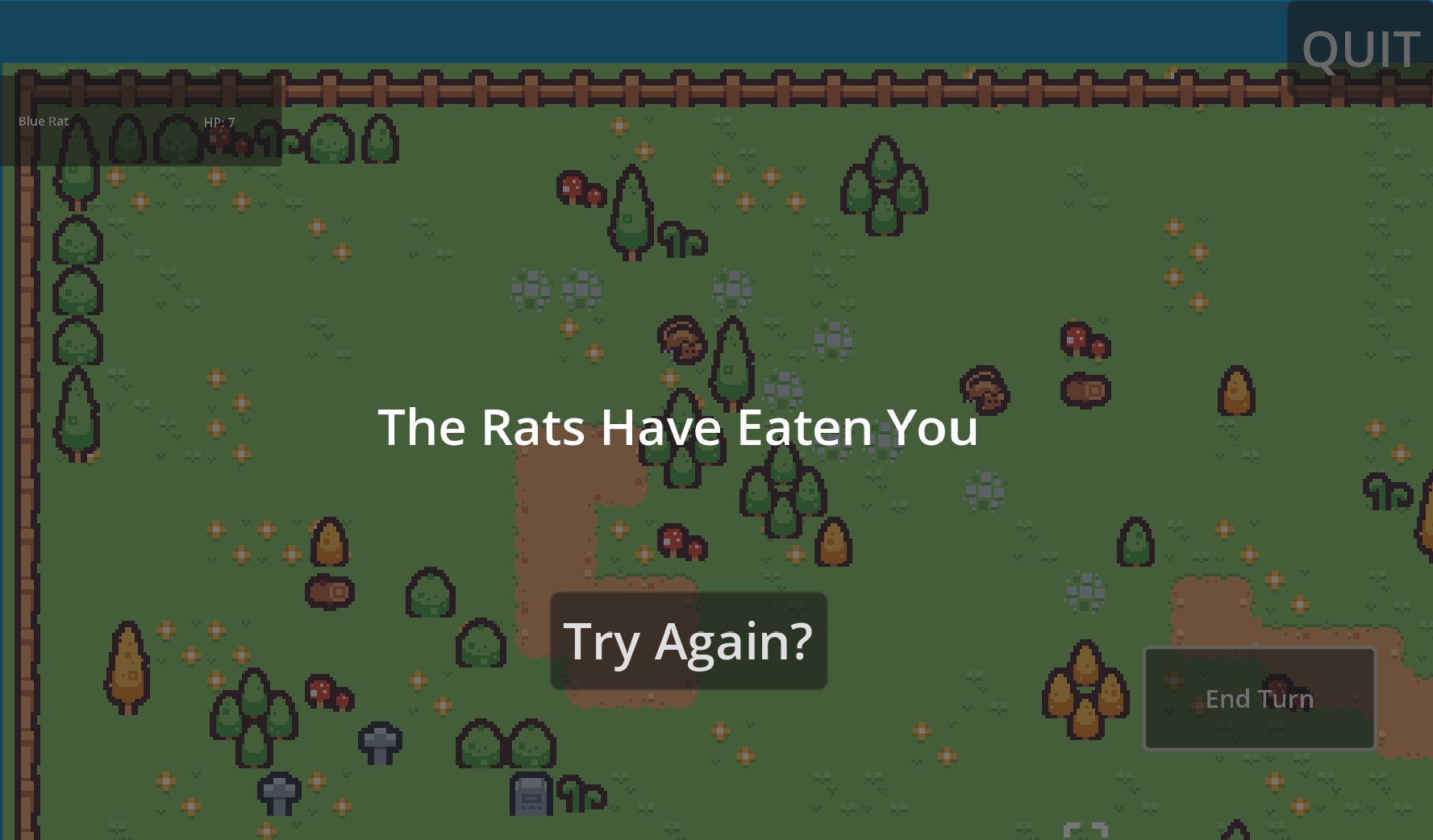Click the Try Again? button
The width and height of the screenshot is (1433, 840).
[x=688, y=641]
